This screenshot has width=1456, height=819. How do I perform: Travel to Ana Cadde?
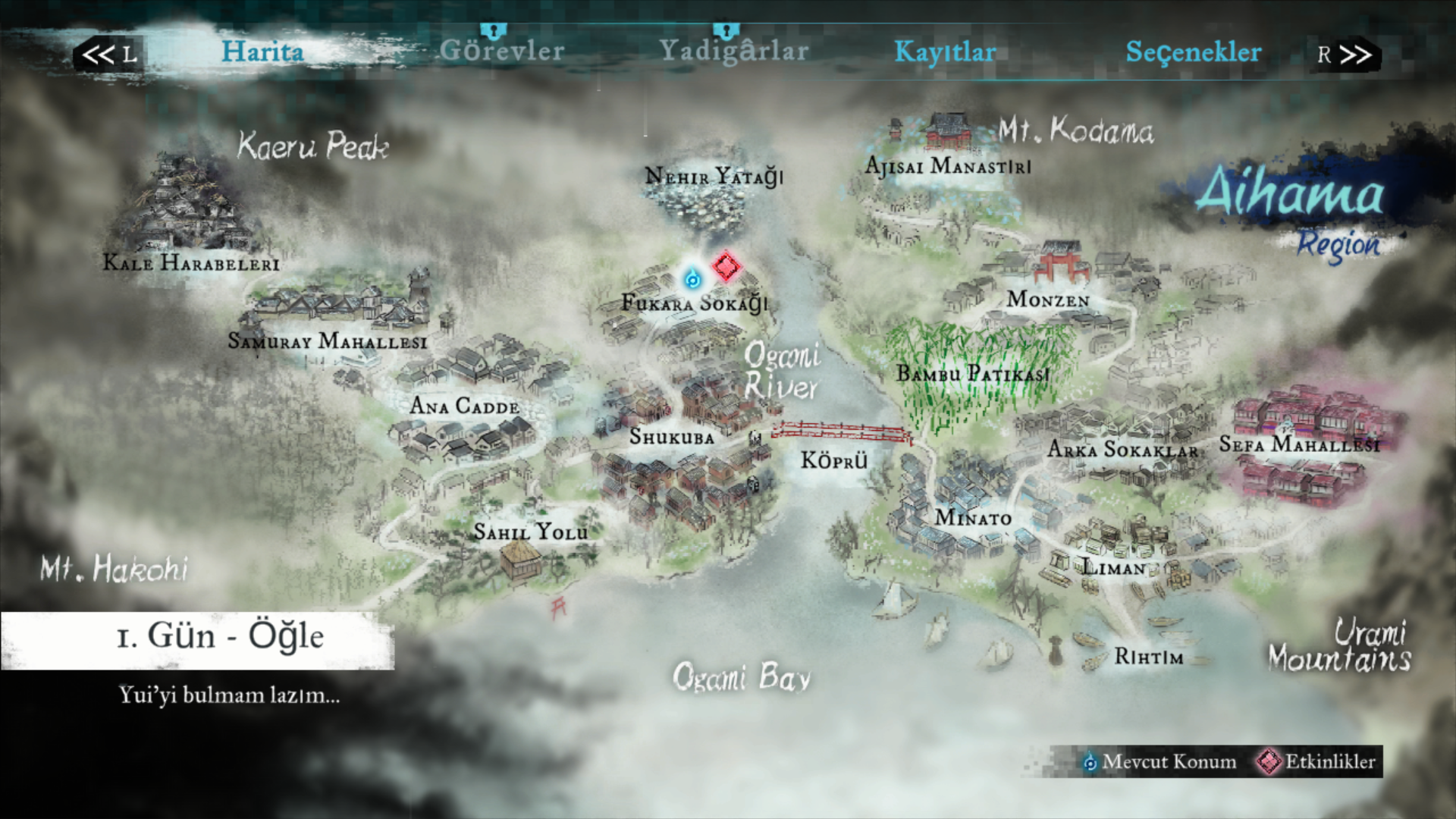[x=464, y=406]
